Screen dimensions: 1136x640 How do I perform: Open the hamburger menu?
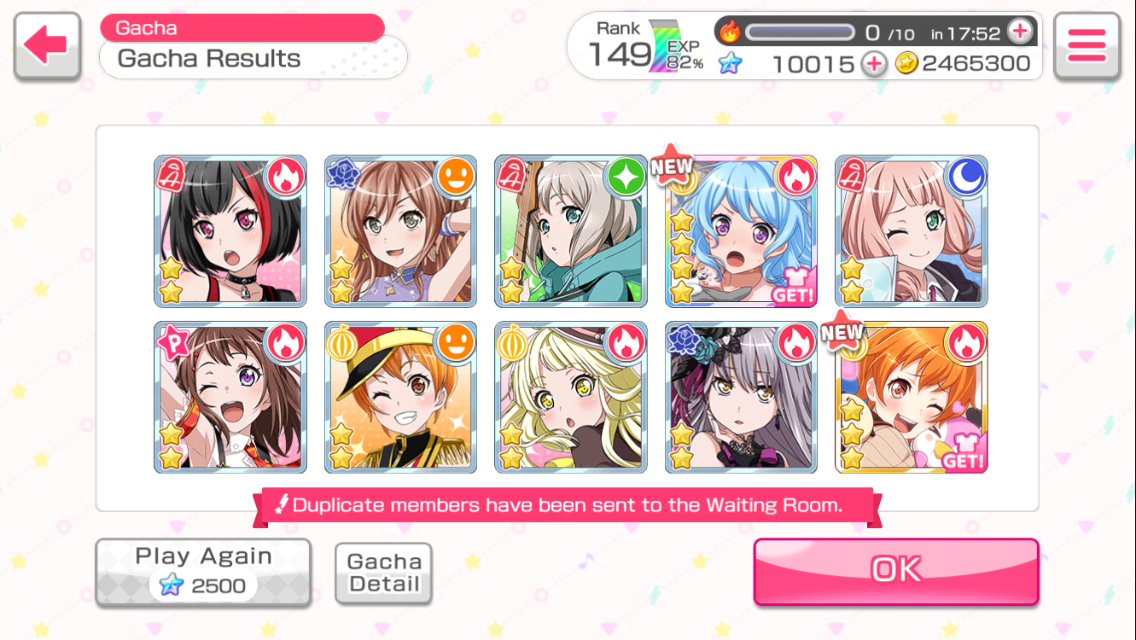tap(1086, 45)
